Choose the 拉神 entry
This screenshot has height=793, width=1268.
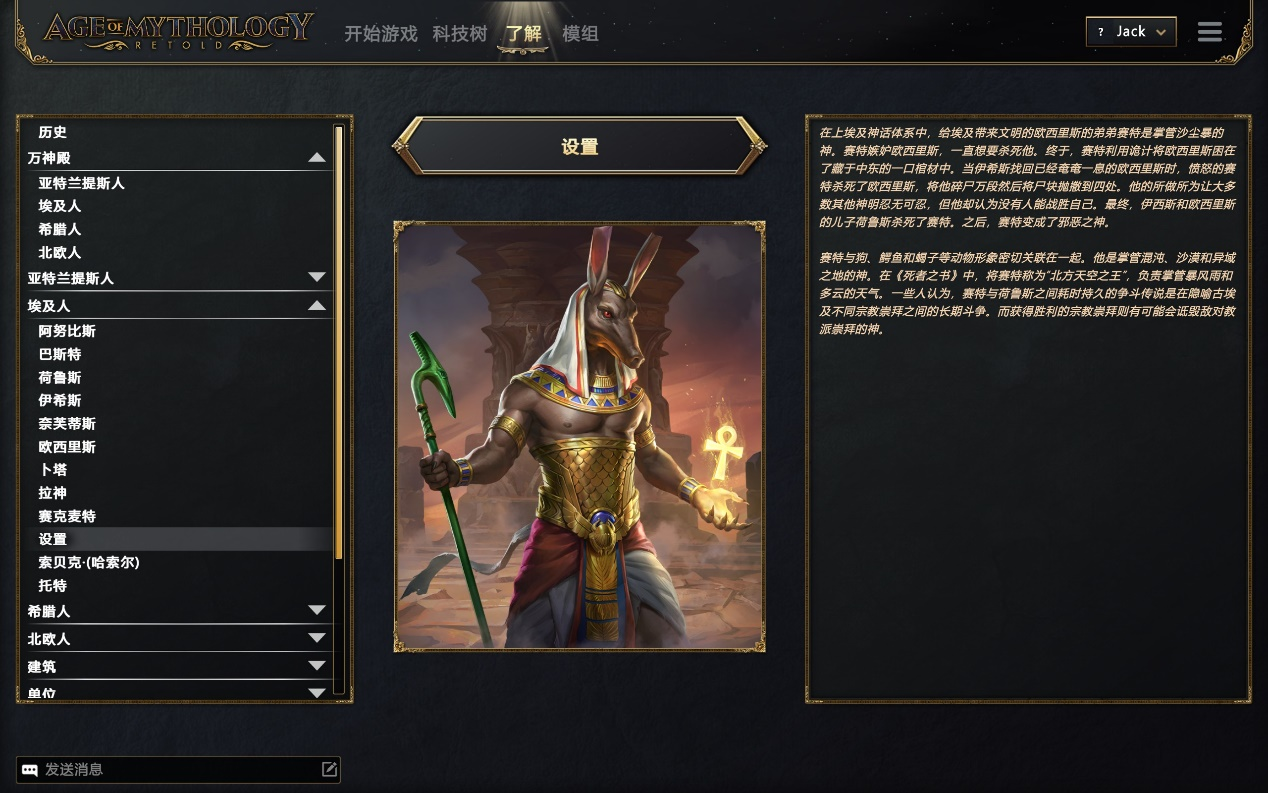tap(53, 493)
